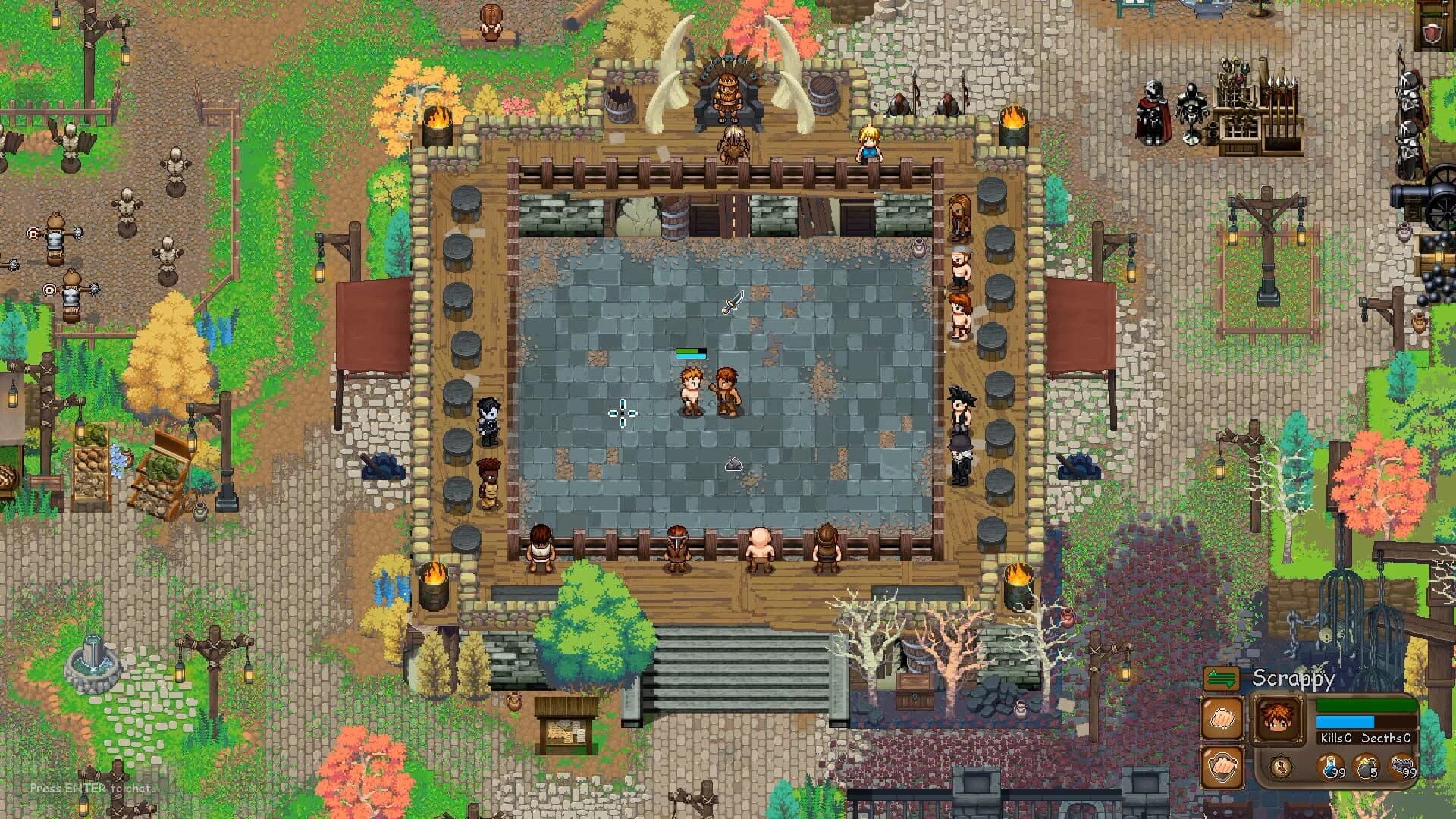Screen dimensions: 1456x819
Task: Click the crosshair marker on the arena floor
Action: (x=622, y=412)
